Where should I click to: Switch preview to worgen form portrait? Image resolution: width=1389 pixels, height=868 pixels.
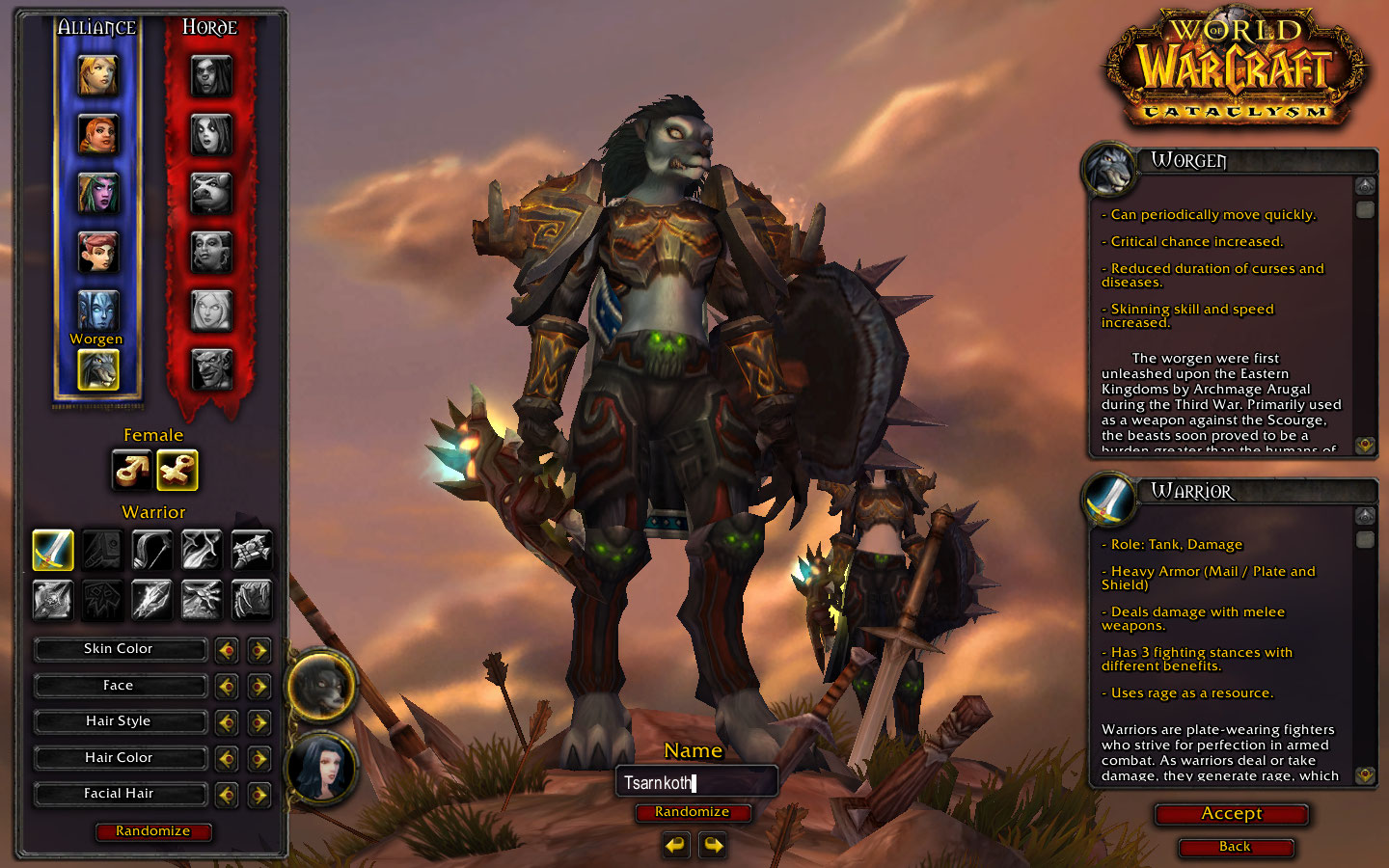coord(320,687)
